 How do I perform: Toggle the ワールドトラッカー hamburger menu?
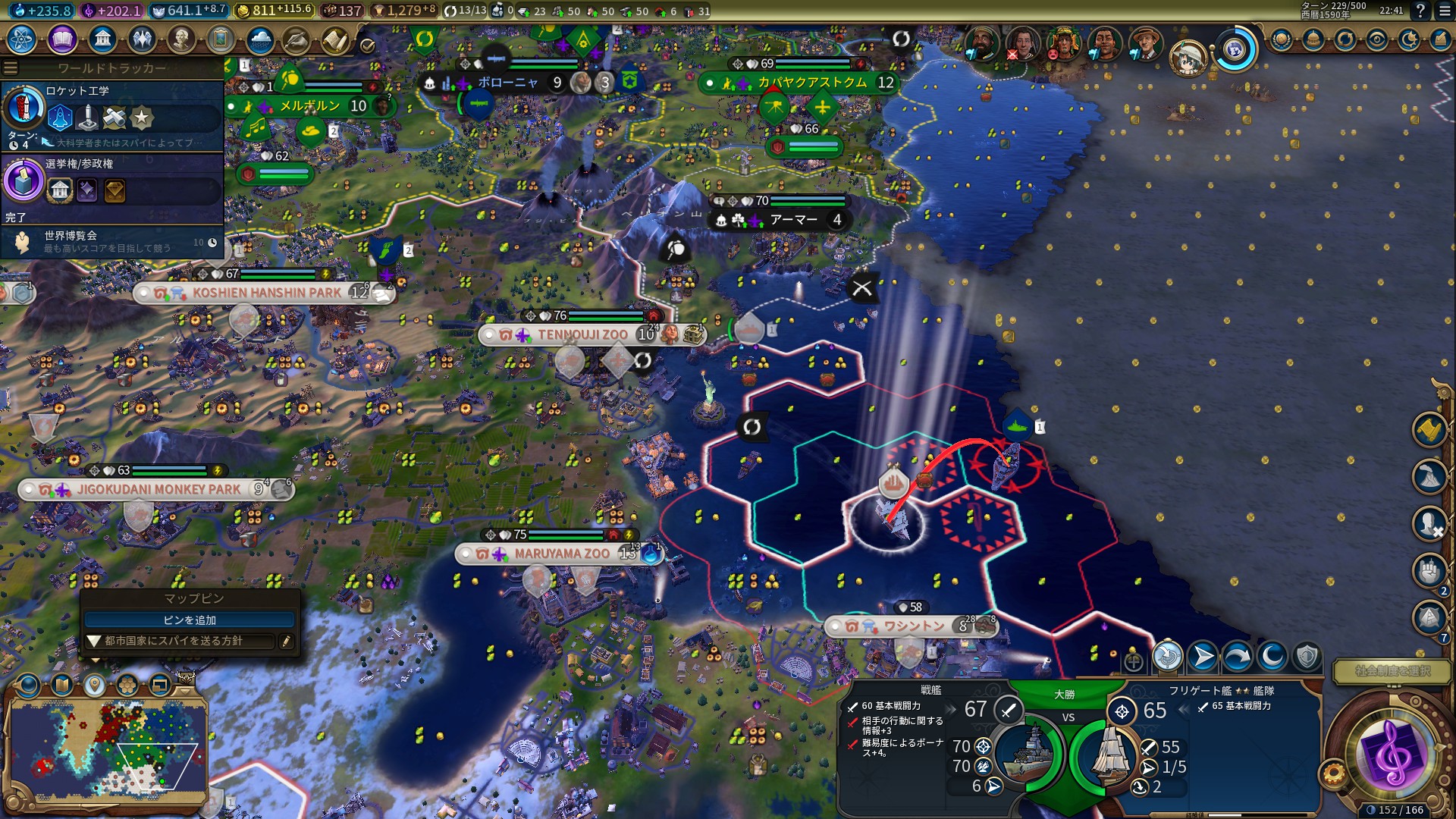click(x=11, y=68)
